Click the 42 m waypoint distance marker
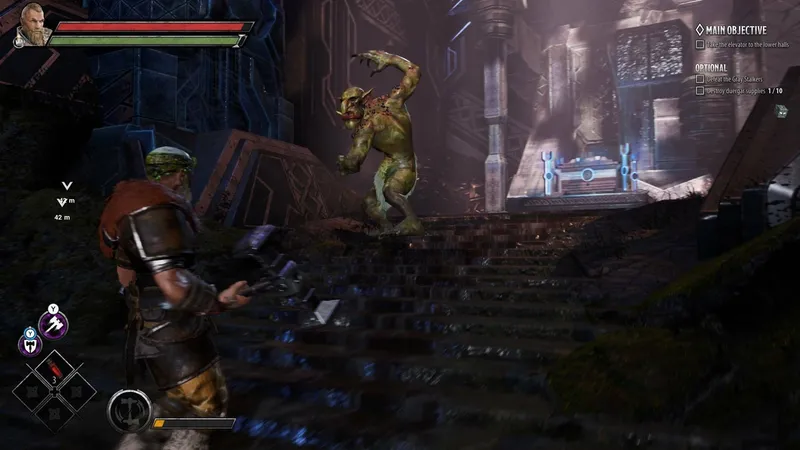This screenshot has height=450, width=800. [65, 215]
